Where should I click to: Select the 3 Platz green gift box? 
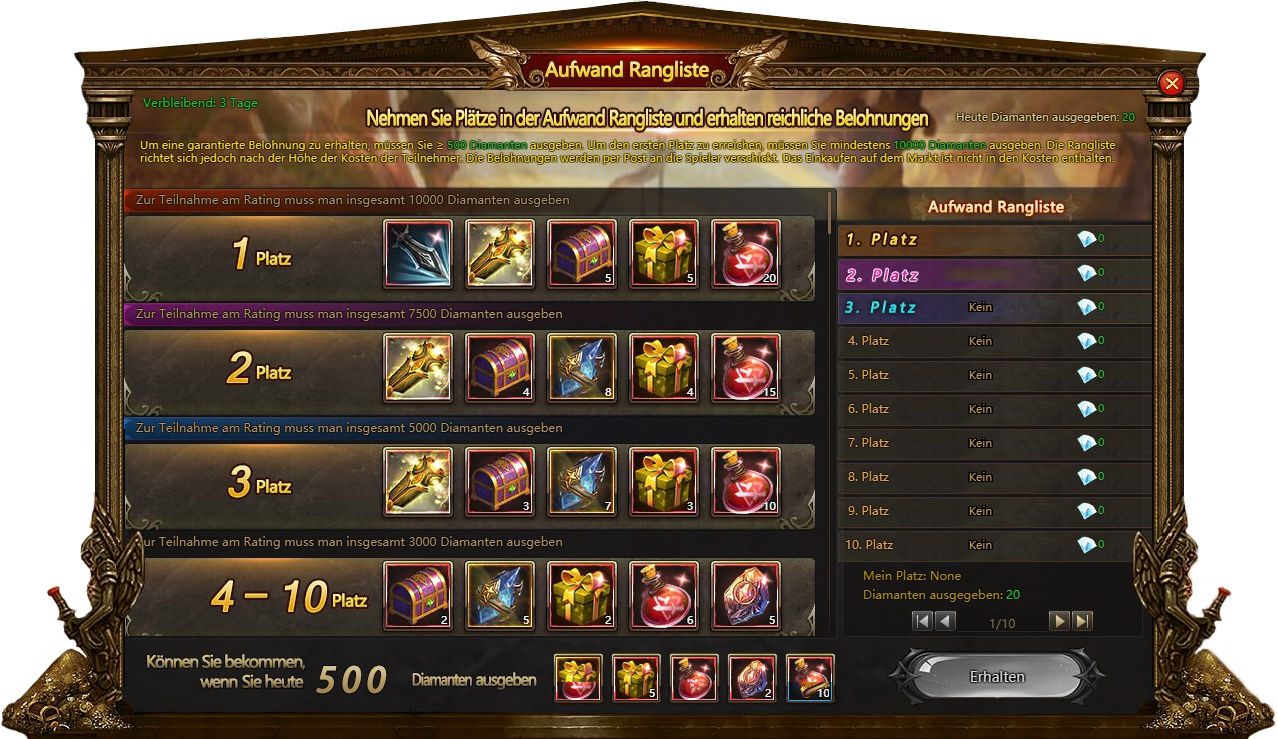(664, 482)
